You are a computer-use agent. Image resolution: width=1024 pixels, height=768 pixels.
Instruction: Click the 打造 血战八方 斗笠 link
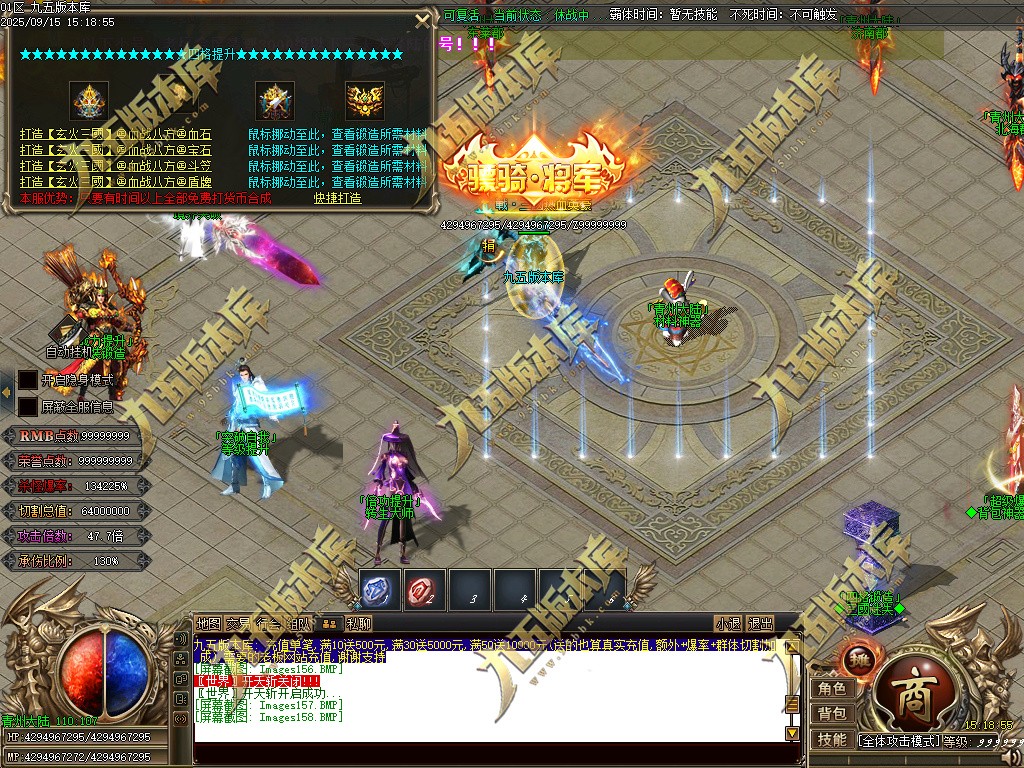point(115,166)
